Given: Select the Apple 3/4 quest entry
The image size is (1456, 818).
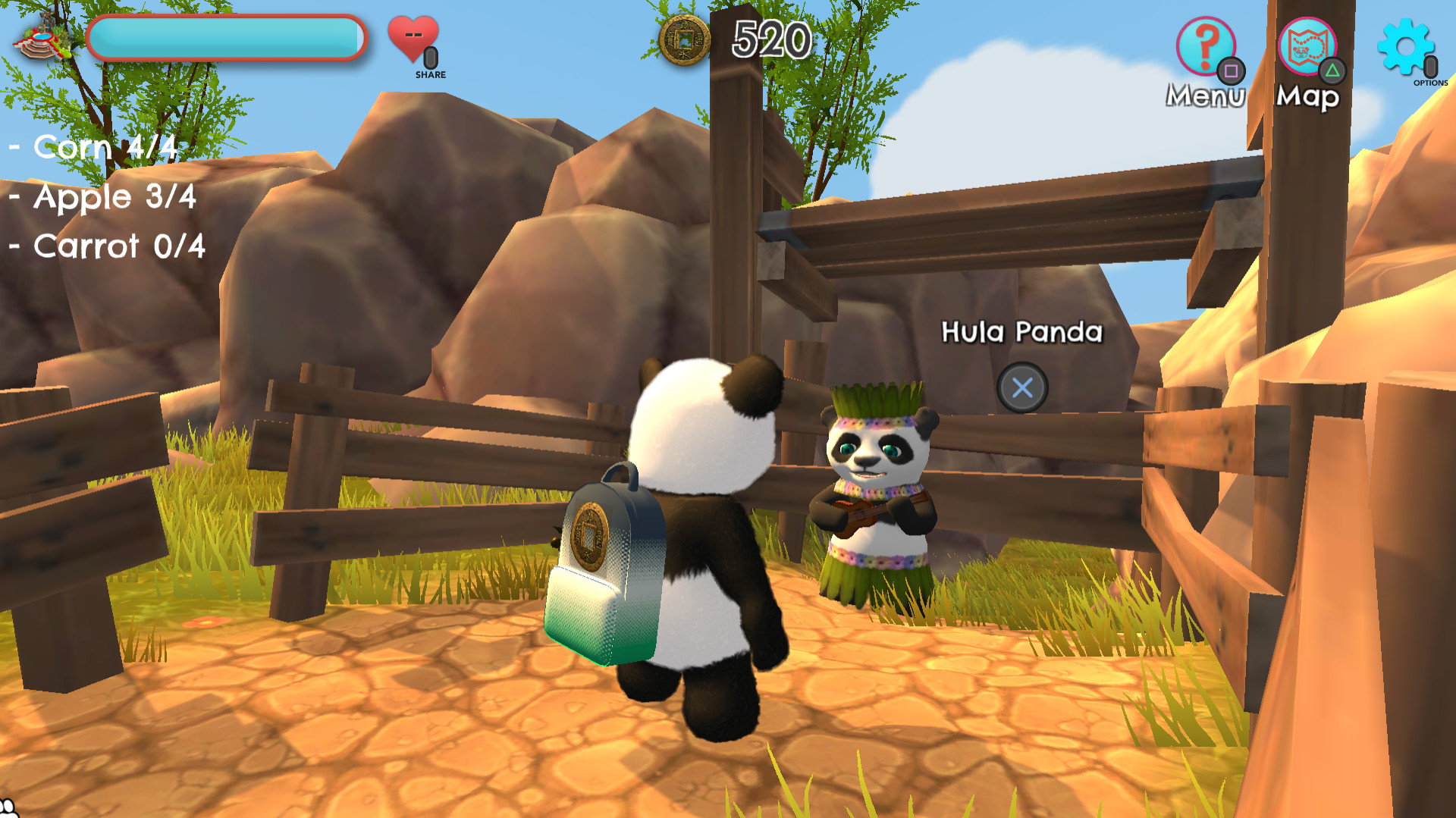Looking at the screenshot, I should click(x=102, y=197).
